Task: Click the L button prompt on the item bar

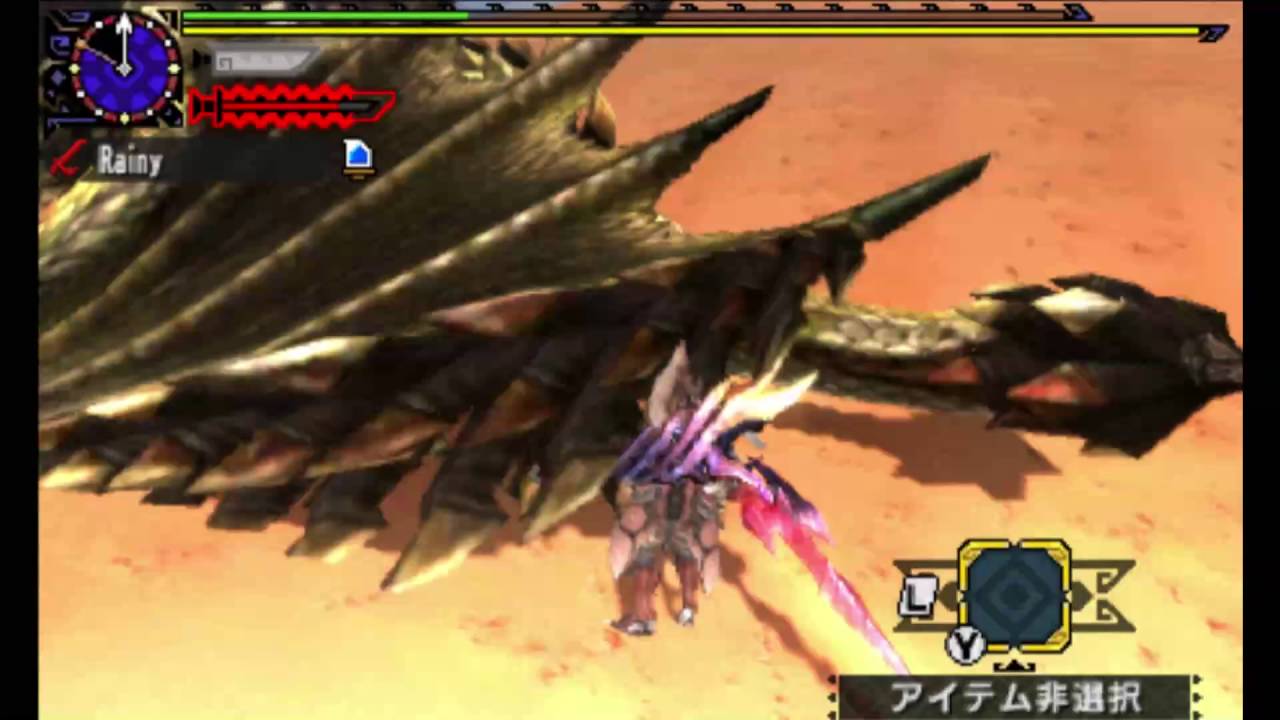Action: click(921, 597)
